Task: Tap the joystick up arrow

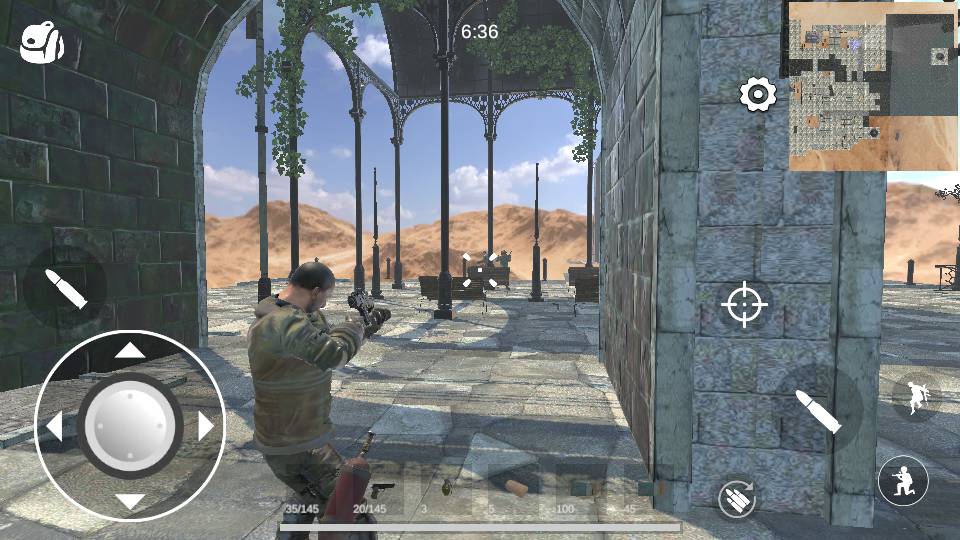Action: [x=130, y=350]
